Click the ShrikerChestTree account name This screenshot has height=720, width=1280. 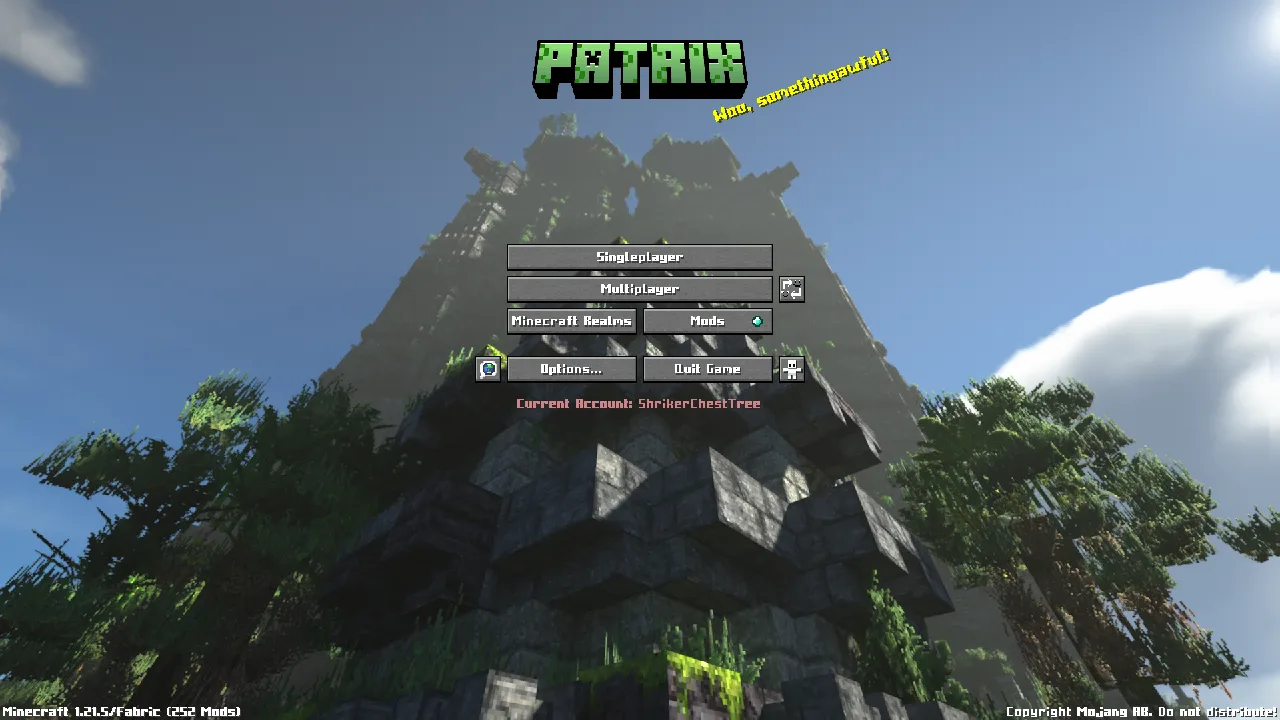coord(701,404)
